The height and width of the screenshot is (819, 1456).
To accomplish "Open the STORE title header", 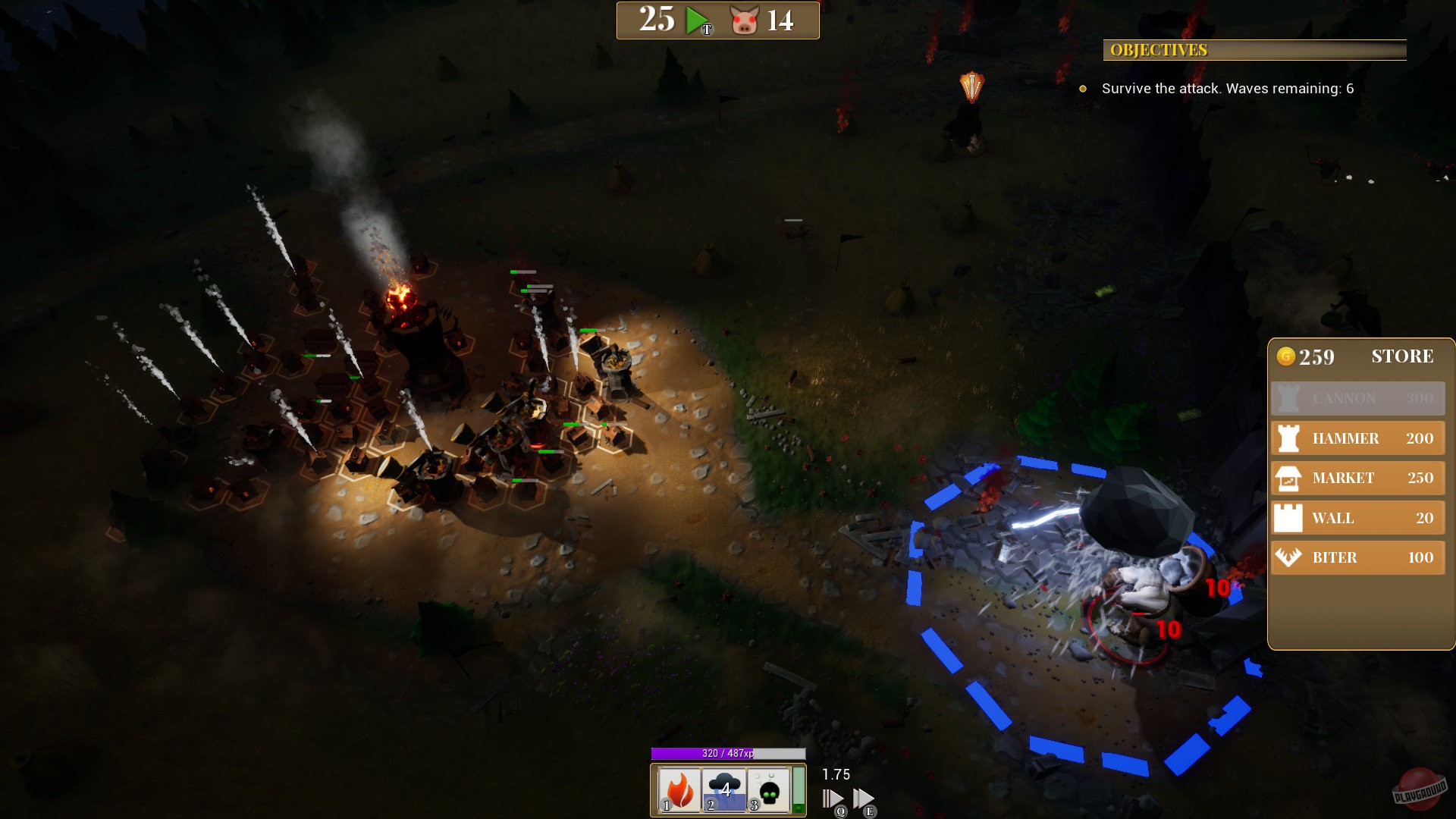I will (1402, 356).
